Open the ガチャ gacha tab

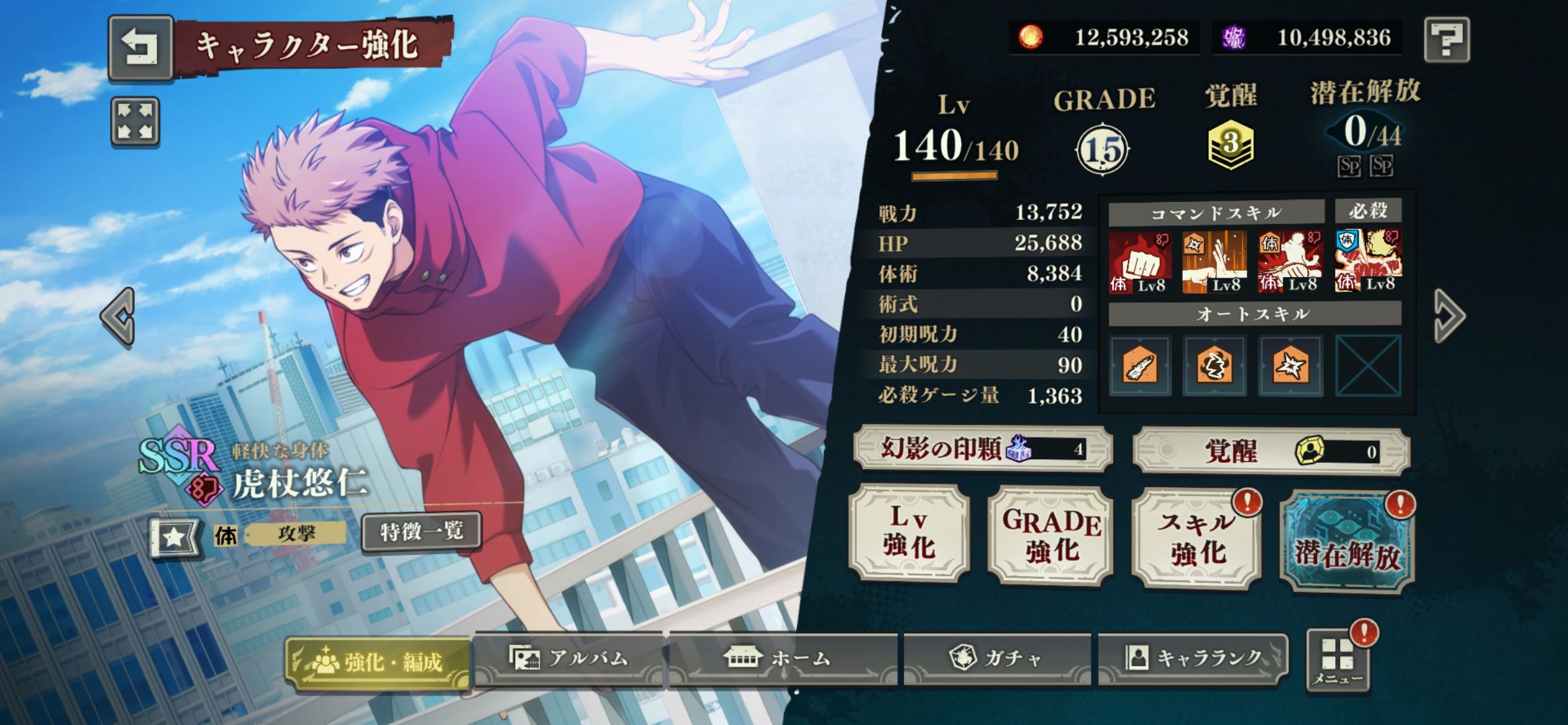point(997,658)
